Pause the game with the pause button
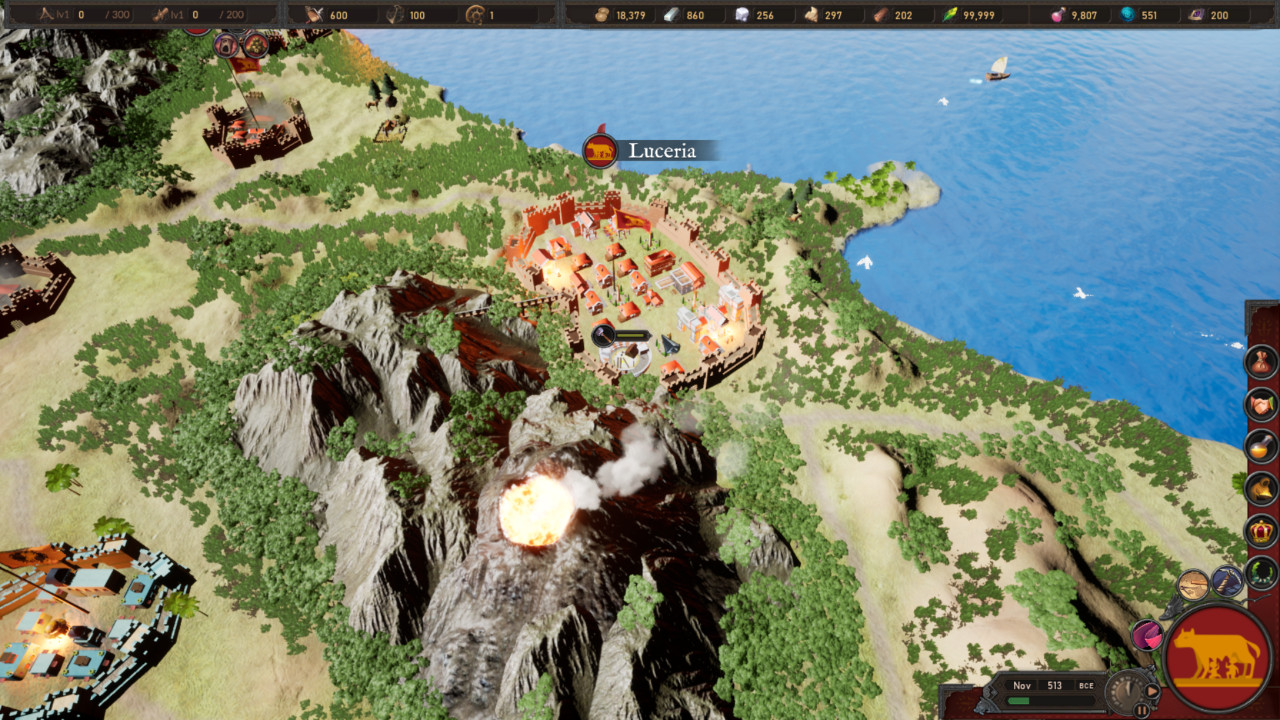Viewport: 1280px width, 720px height. coord(1141,710)
